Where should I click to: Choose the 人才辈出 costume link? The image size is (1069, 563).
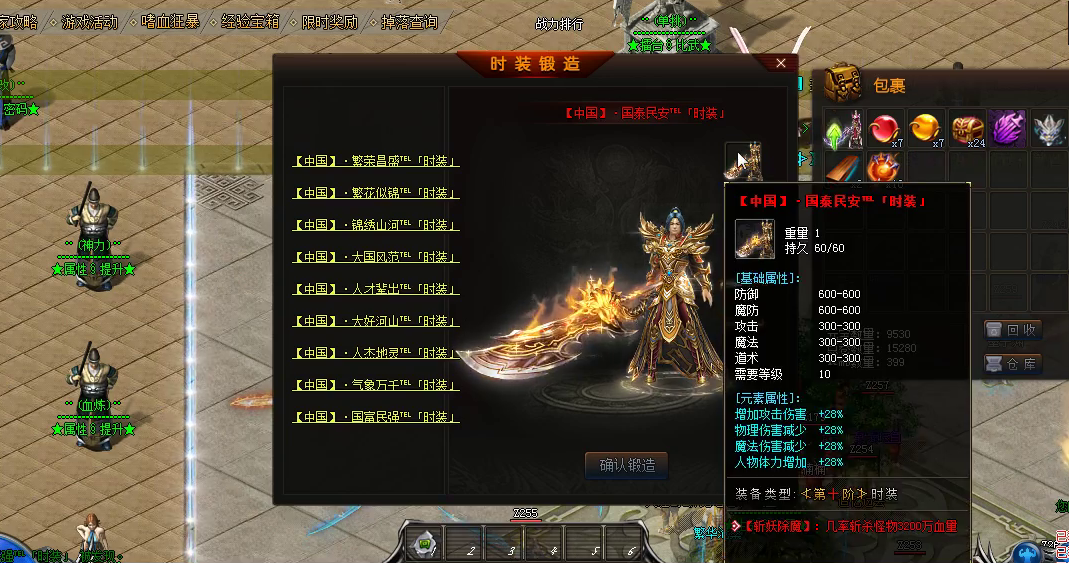pyautogui.click(x=376, y=289)
